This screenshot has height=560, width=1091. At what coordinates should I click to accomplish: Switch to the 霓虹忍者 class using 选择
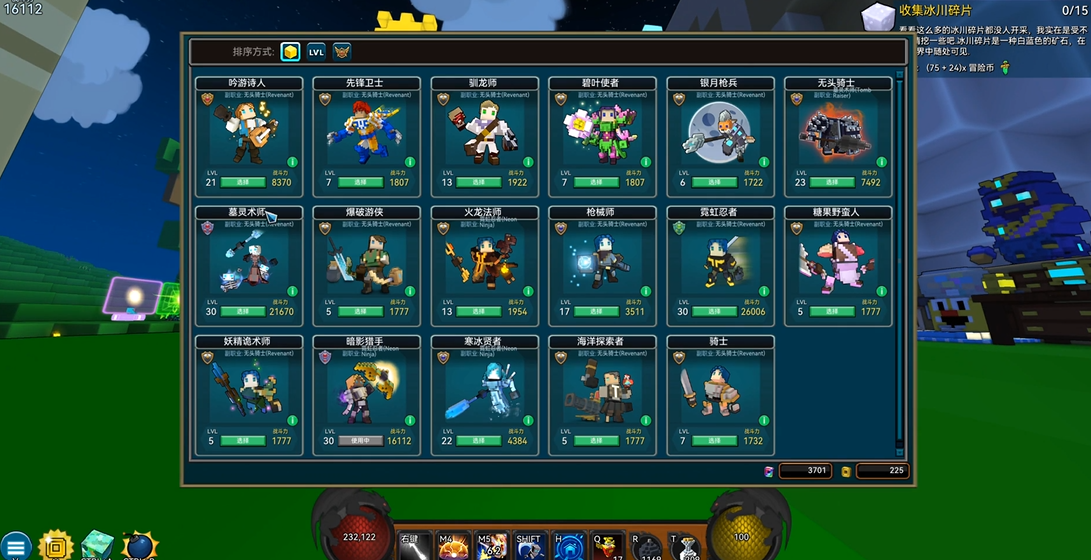pyautogui.click(x=715, y=312)
